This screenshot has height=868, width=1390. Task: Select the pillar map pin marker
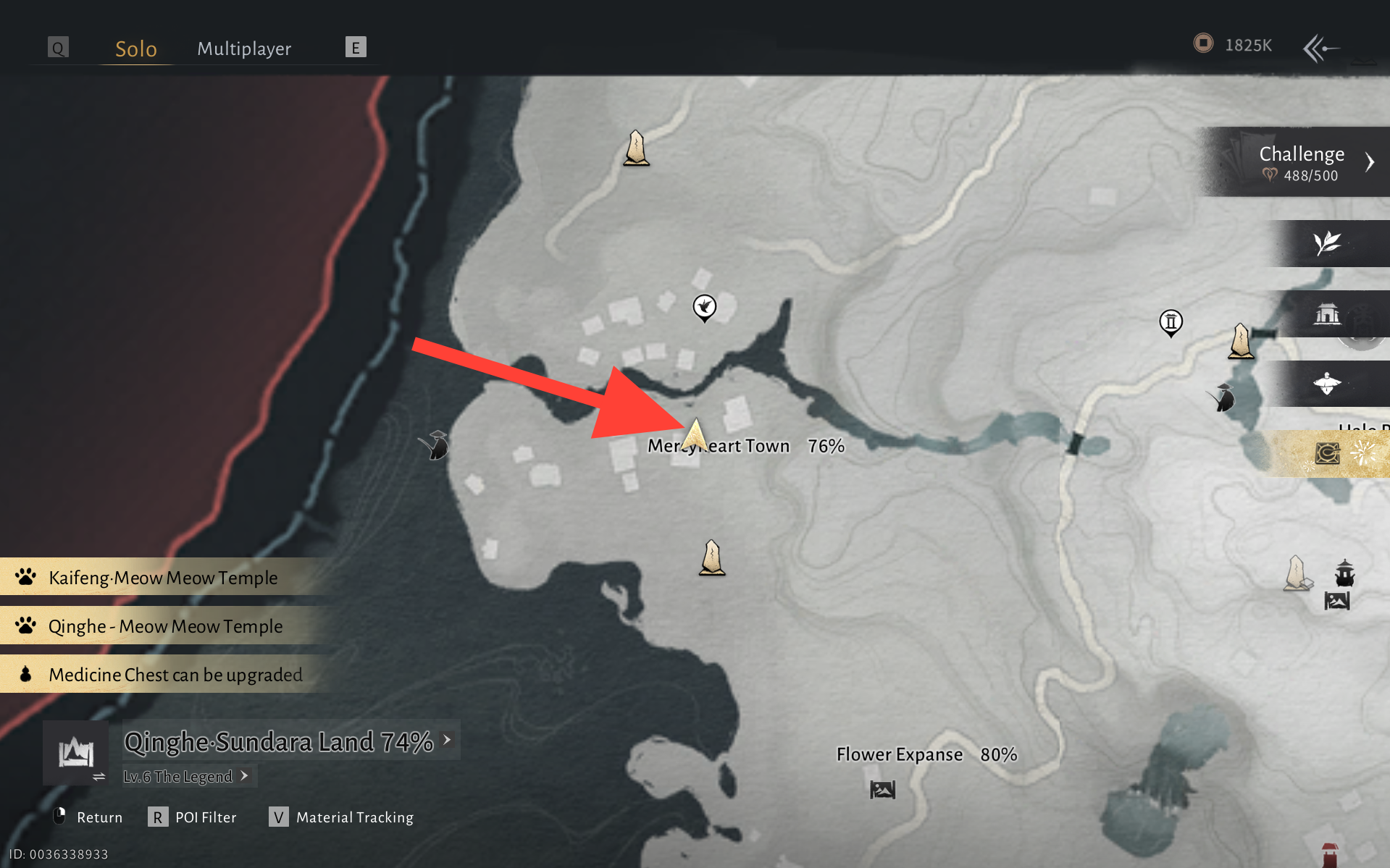[1171, 322]
